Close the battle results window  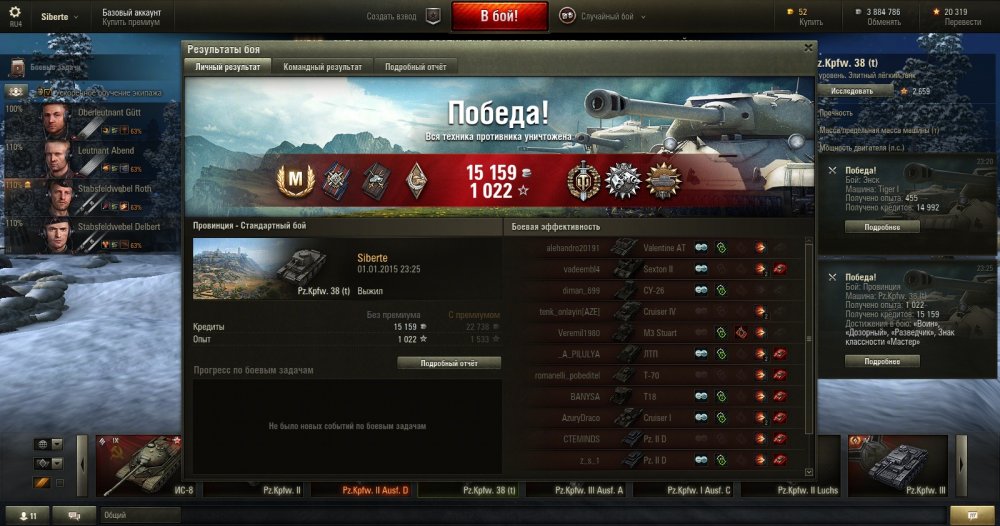(x=808, y=47)
